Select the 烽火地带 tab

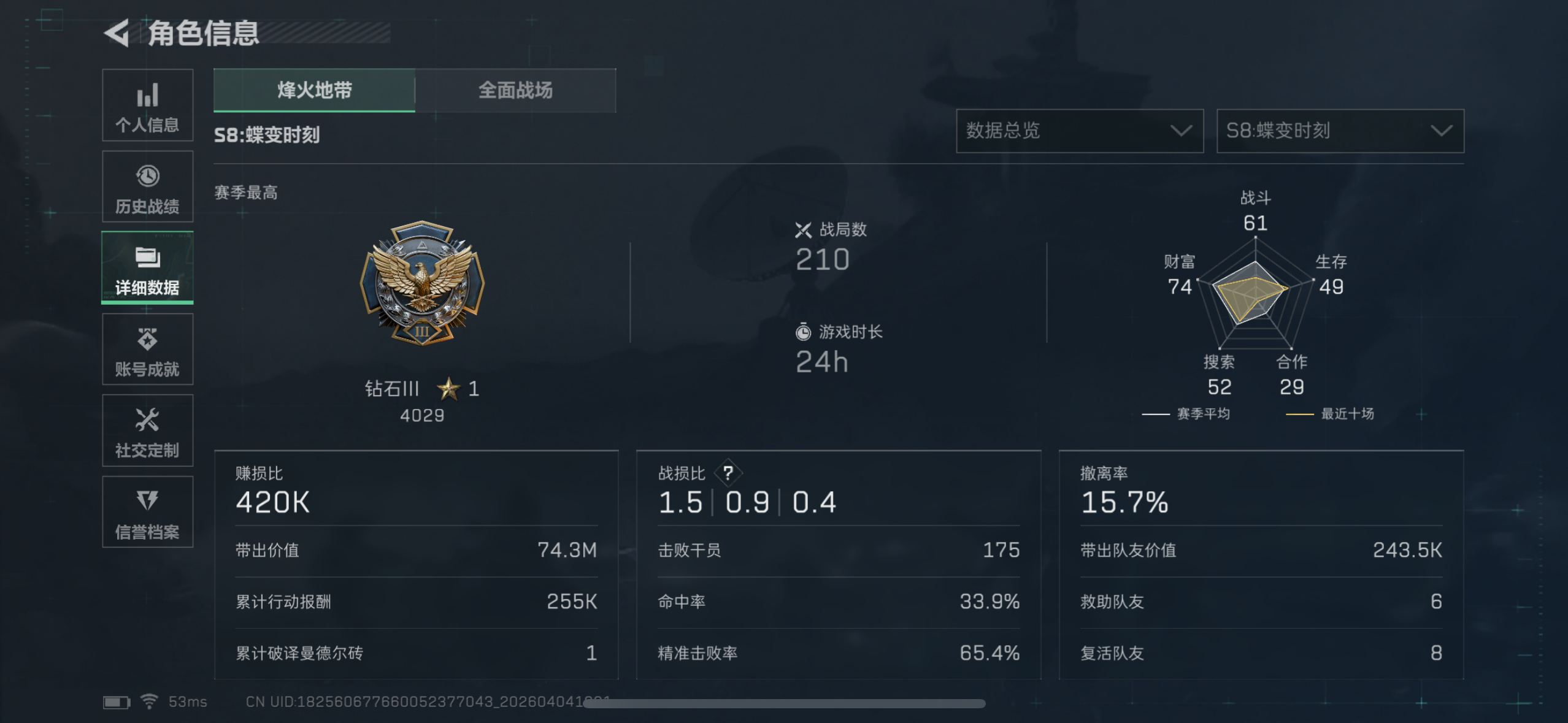pyautogui.click(x=314, y=90)
